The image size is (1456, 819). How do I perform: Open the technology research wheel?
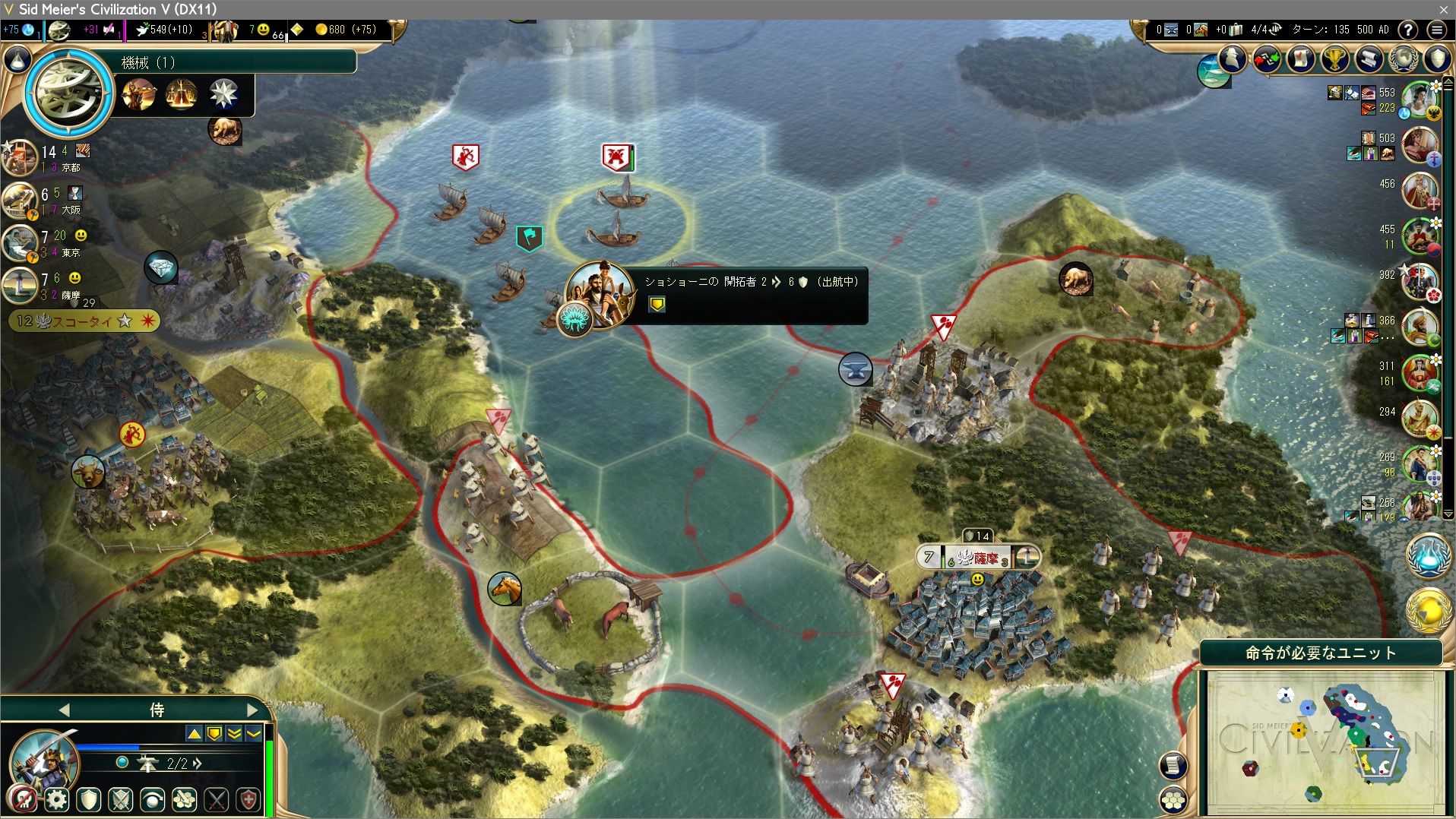[x=68, y=93]
